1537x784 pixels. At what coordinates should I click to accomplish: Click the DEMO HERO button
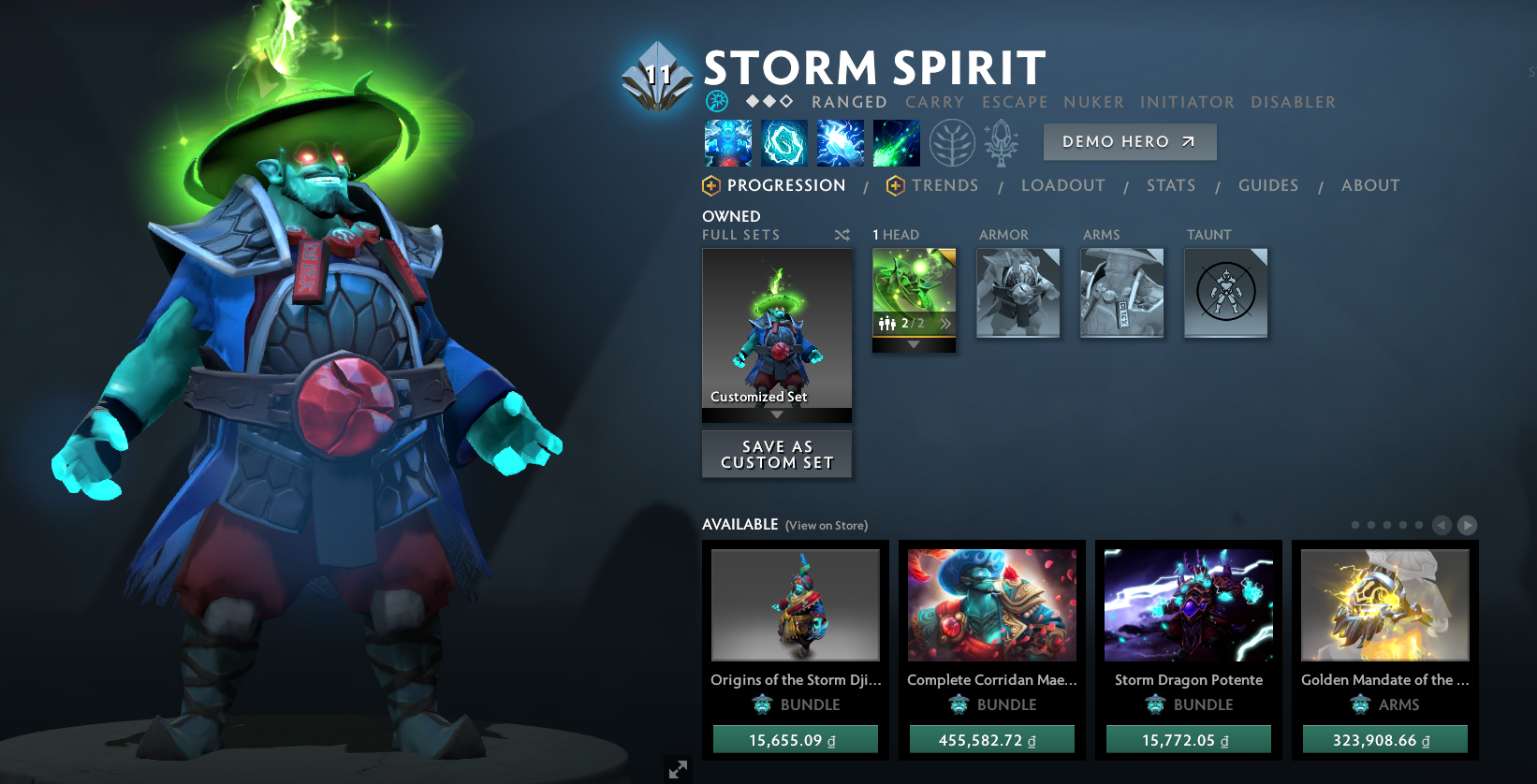(x=1129, y=141)
